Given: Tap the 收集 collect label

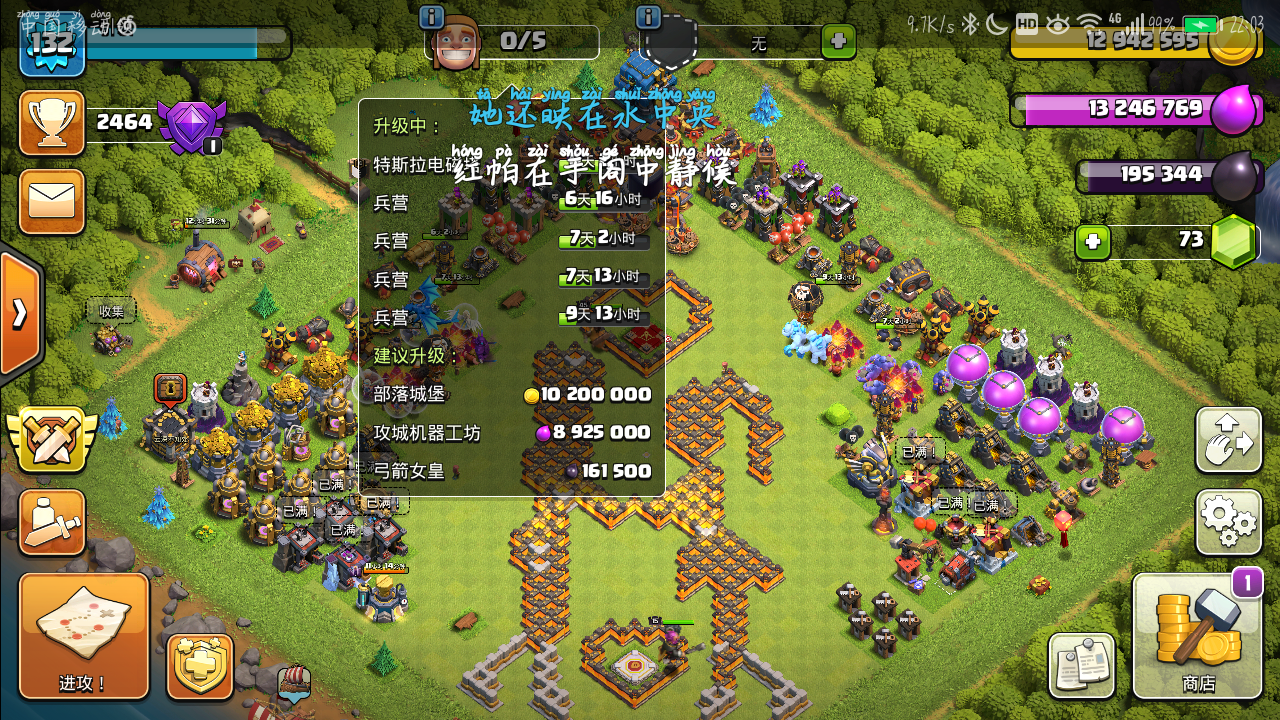Looking at the screenshot, I should pos(110,310).
